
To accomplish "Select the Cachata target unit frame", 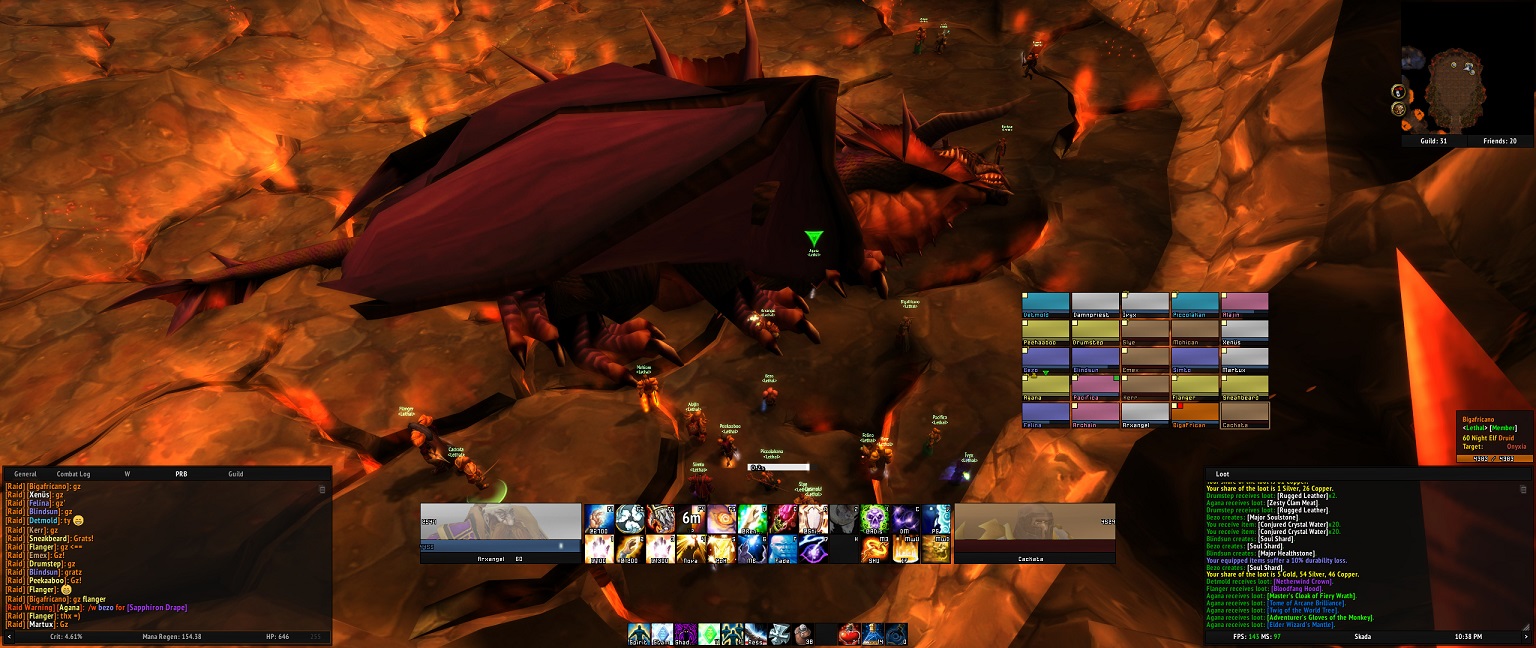I will coord(1035,532).
